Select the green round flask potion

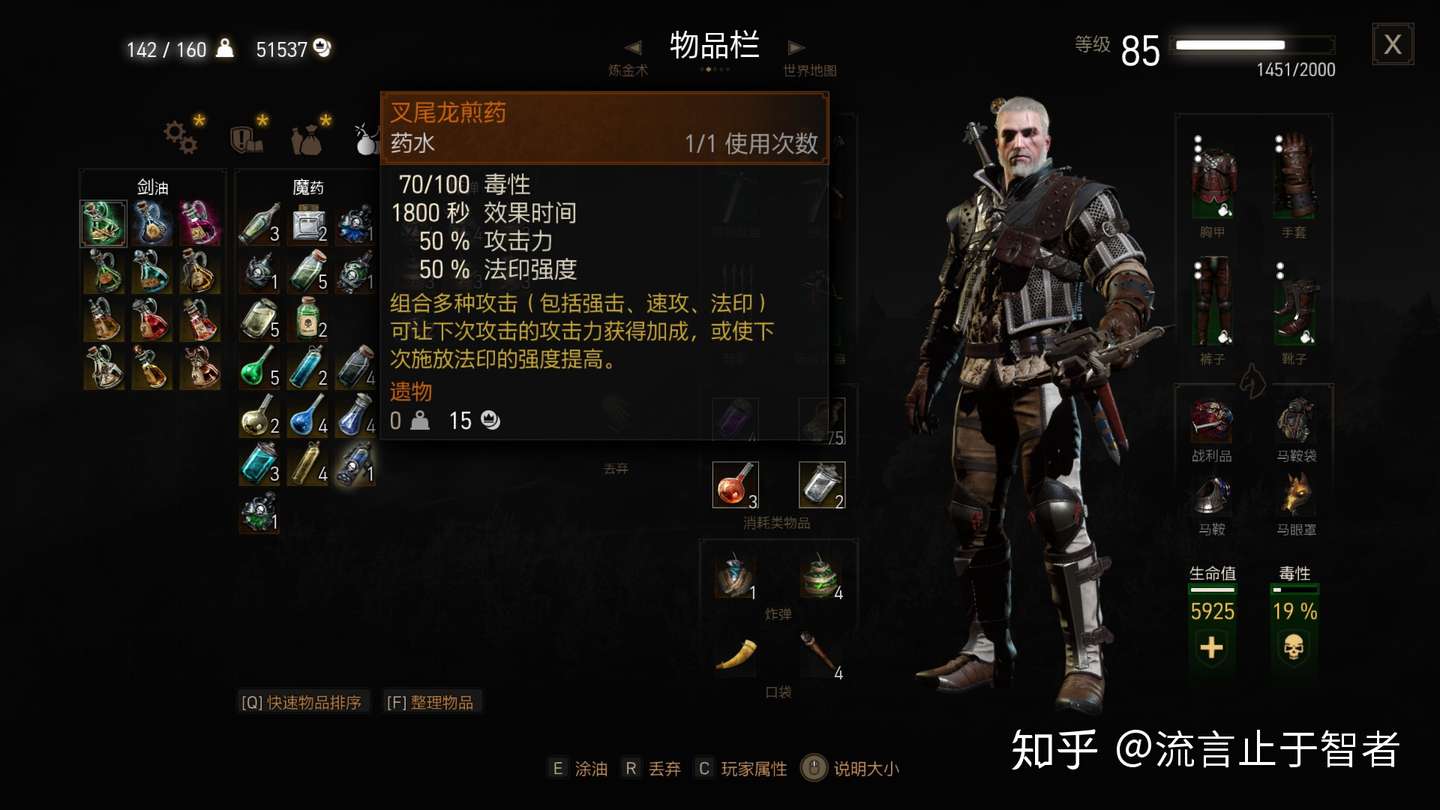pos(258,367)
